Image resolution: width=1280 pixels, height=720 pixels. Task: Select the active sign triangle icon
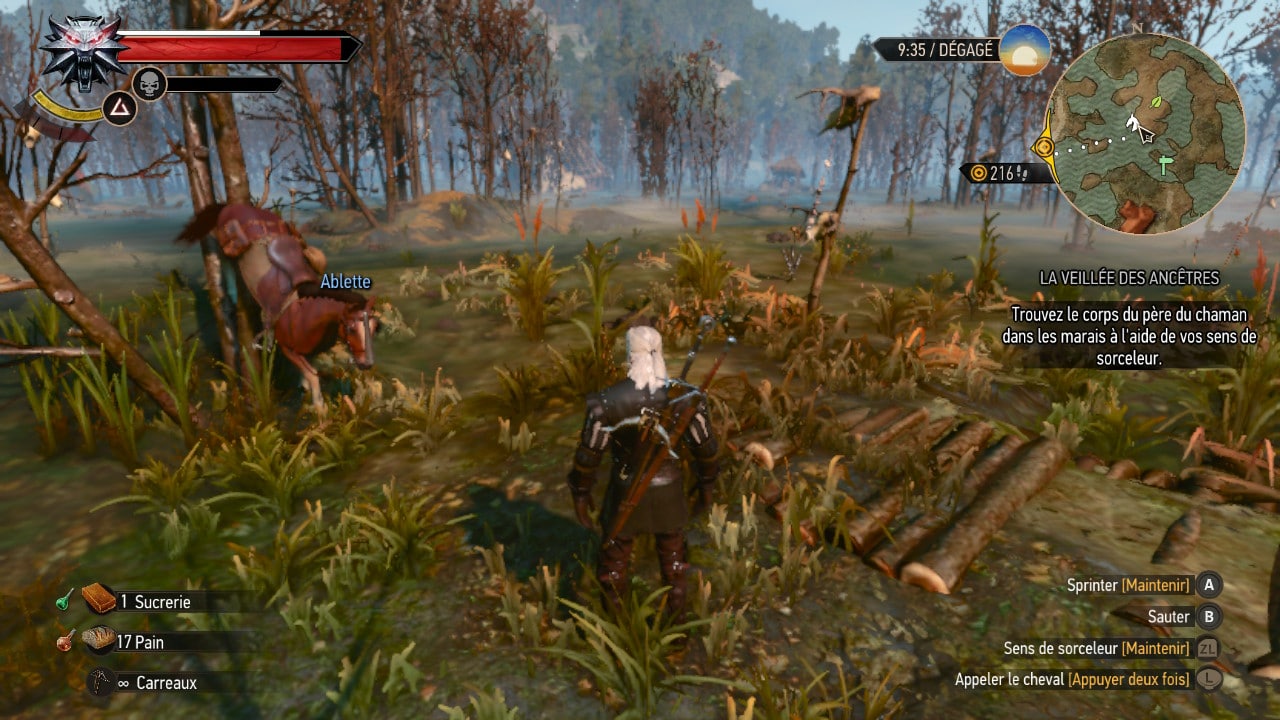pos(119,107)
